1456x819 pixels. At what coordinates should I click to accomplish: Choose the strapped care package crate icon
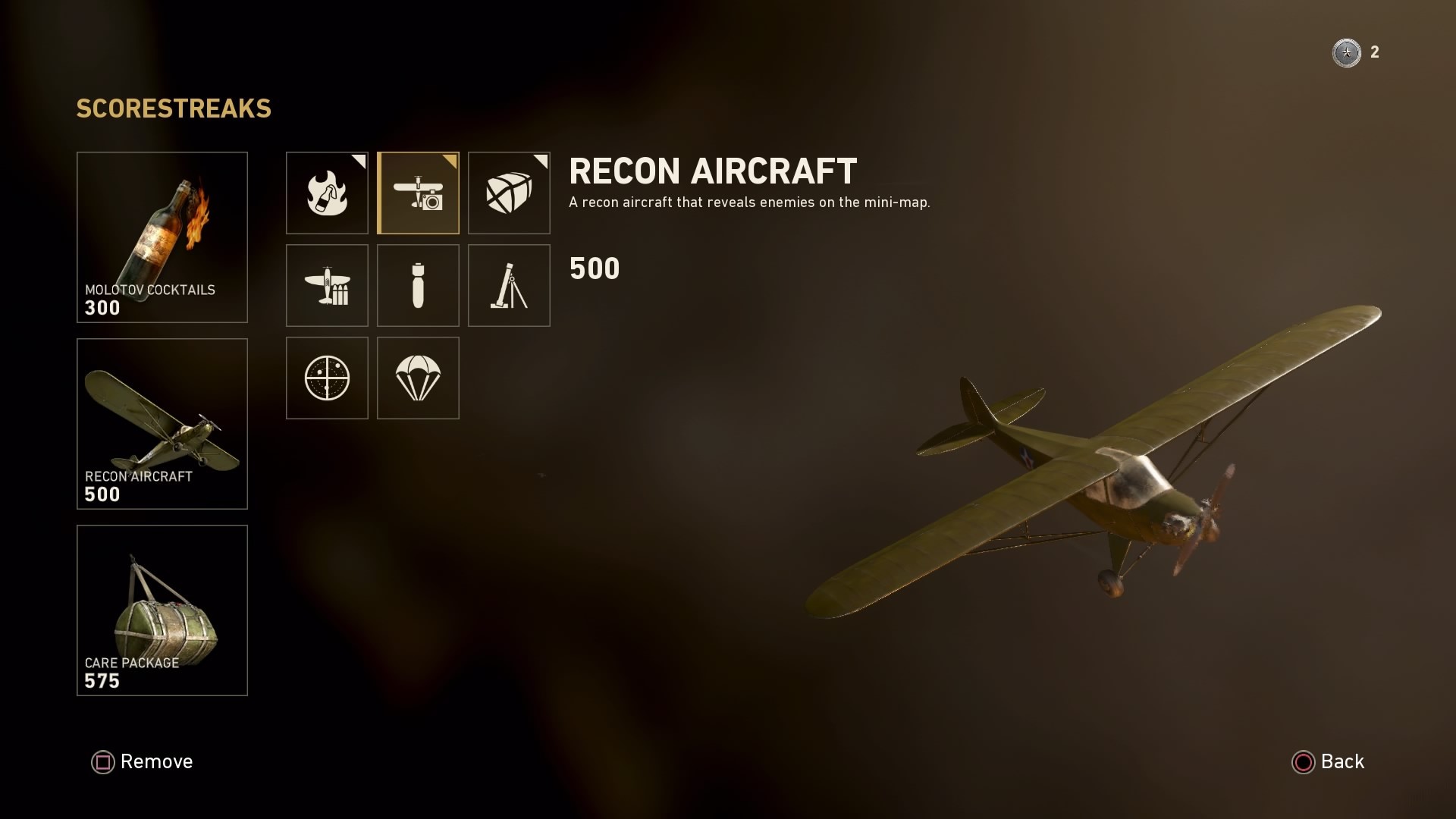509,193
